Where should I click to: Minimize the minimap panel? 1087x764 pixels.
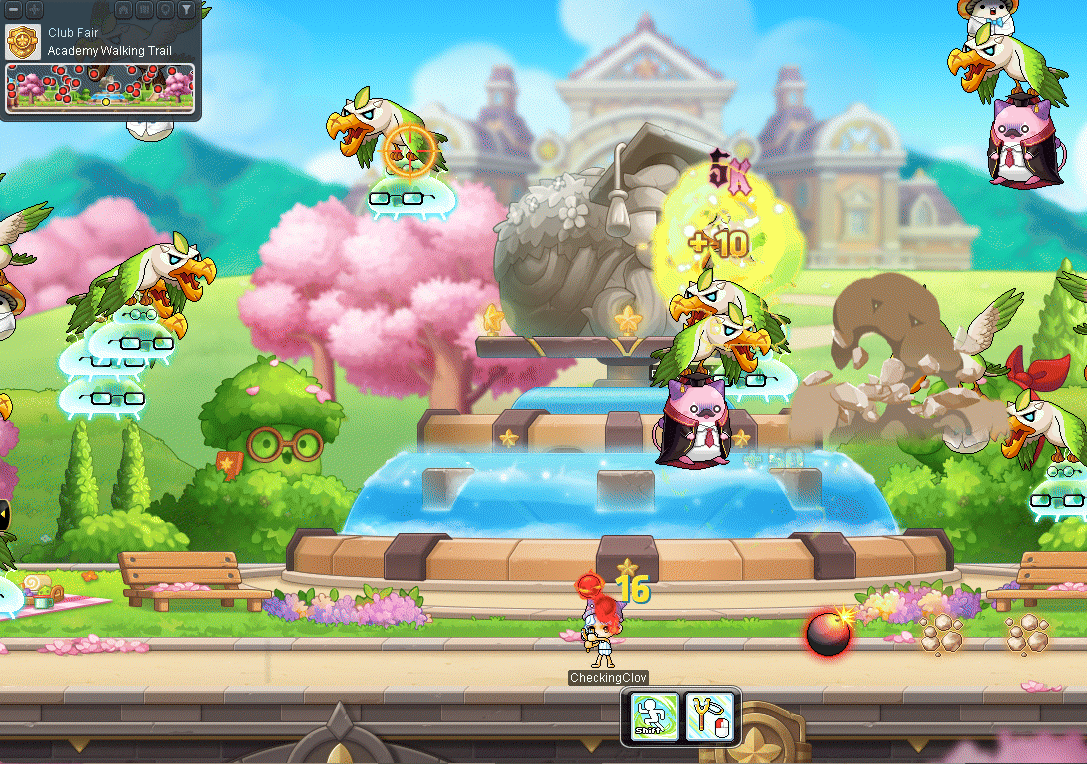[x=12, y=9]
